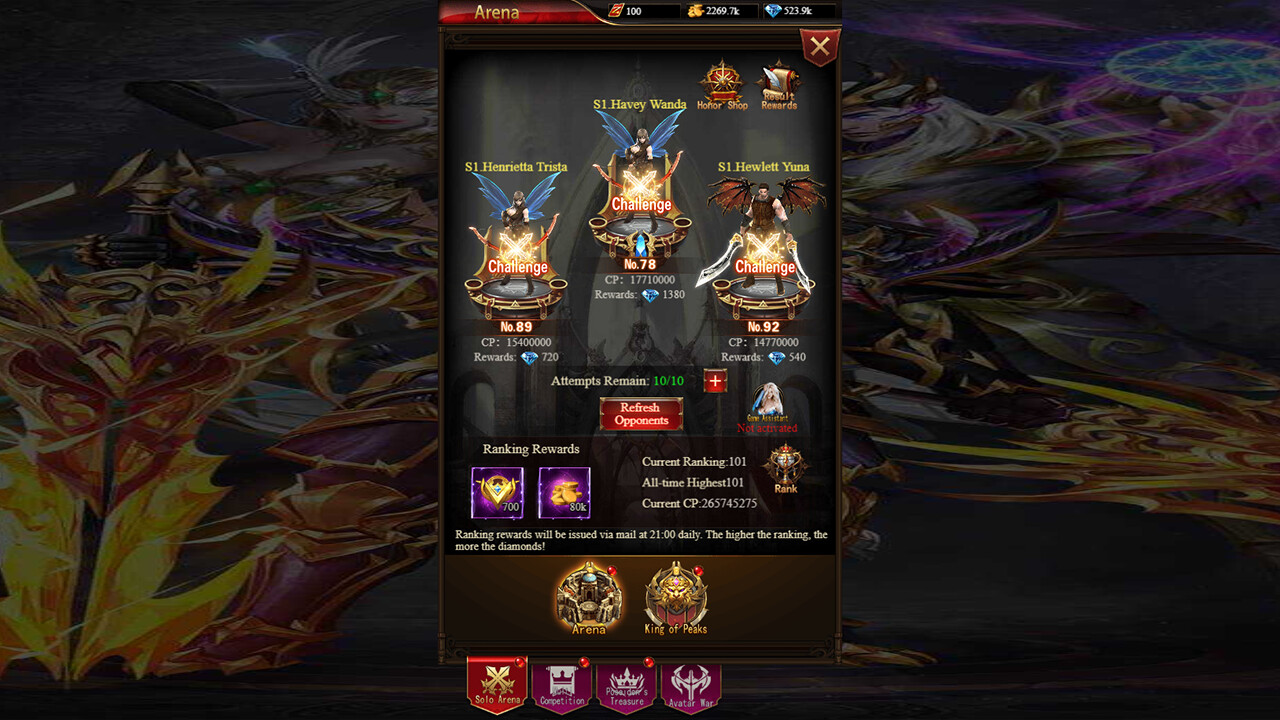Viewport: 1280px width, 720px height.
Task: Open Avatar War from the bottom bar
Action: 689,686
